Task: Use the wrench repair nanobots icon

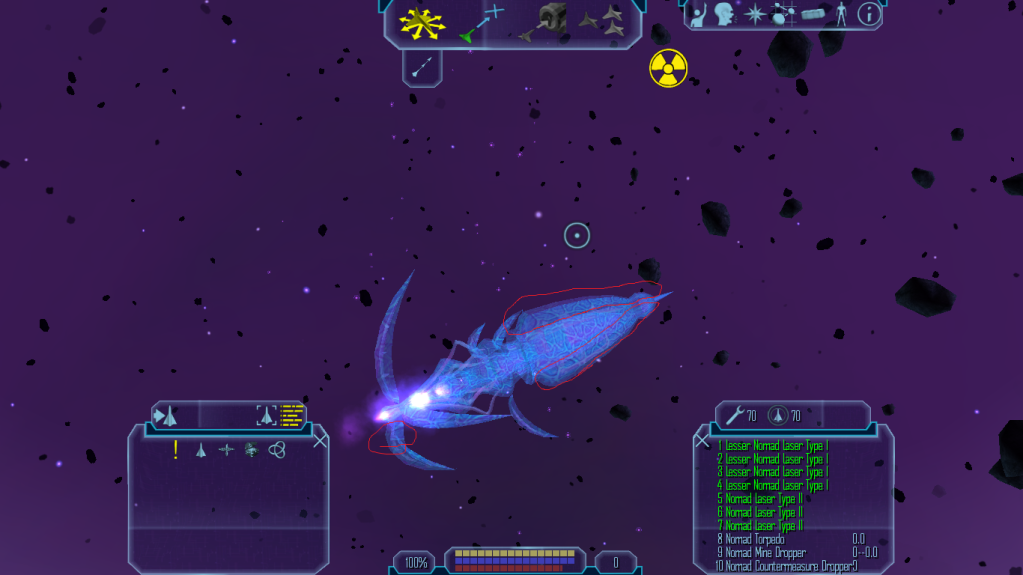Action: point(735,415)
